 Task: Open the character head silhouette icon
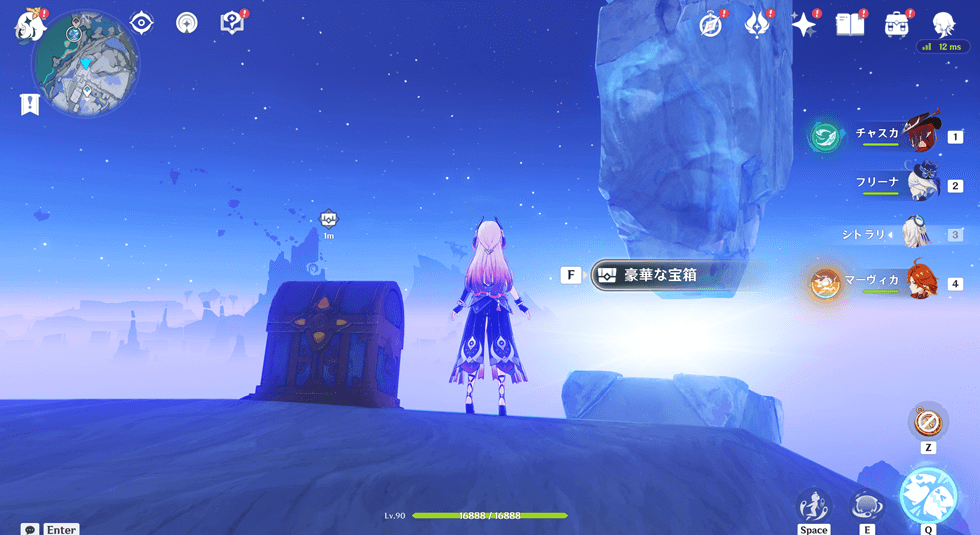tap(942, 24)
